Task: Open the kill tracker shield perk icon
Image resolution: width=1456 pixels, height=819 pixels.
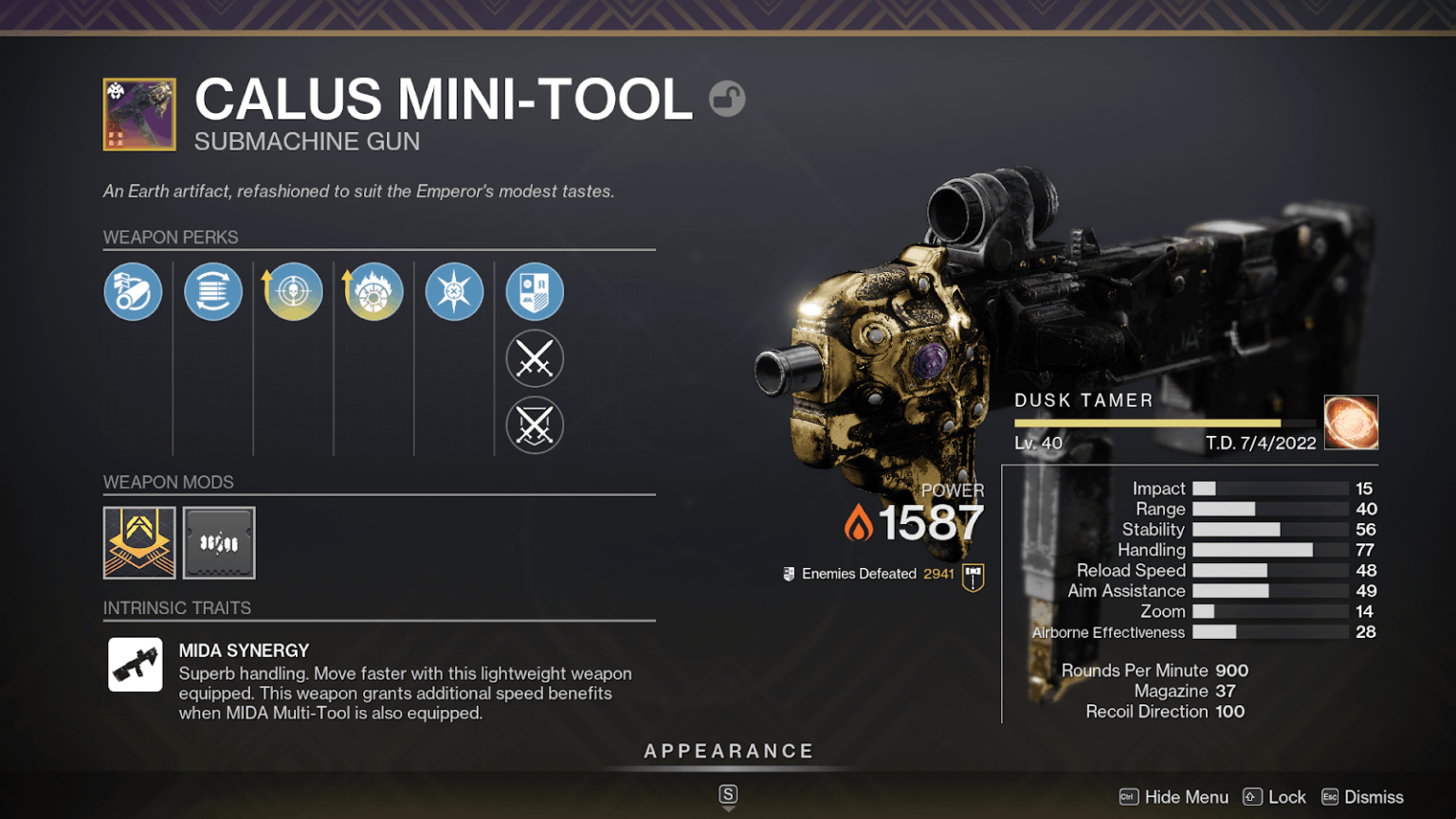Action: (535, 291)
